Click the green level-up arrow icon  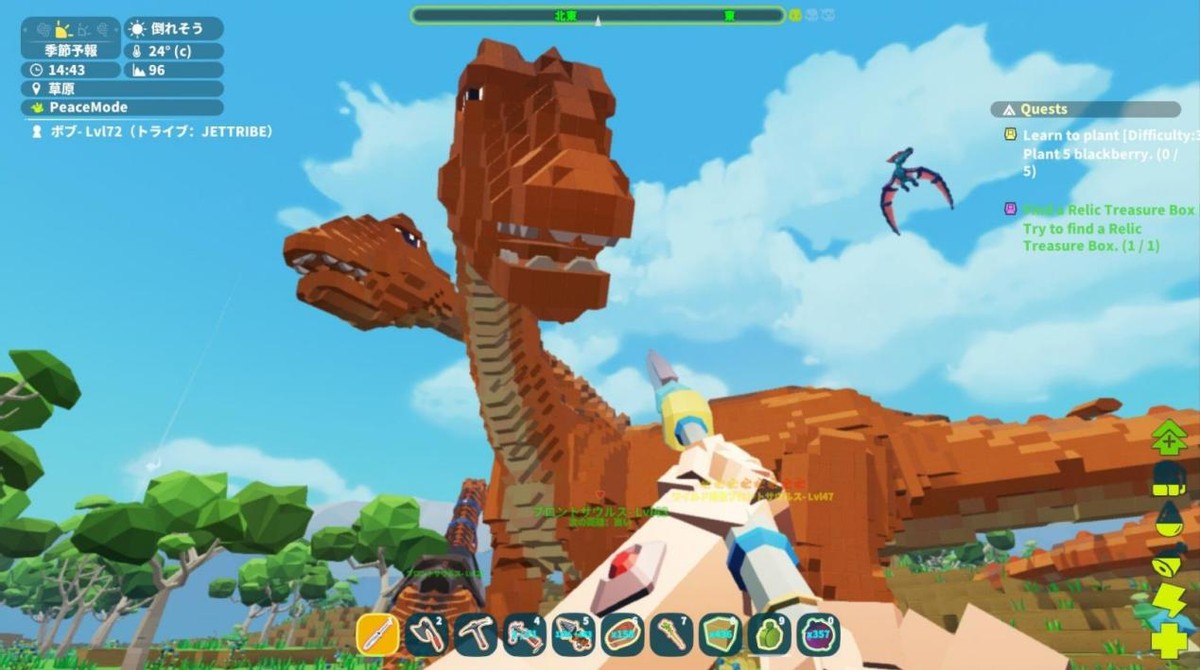(x=1168, y=438)
